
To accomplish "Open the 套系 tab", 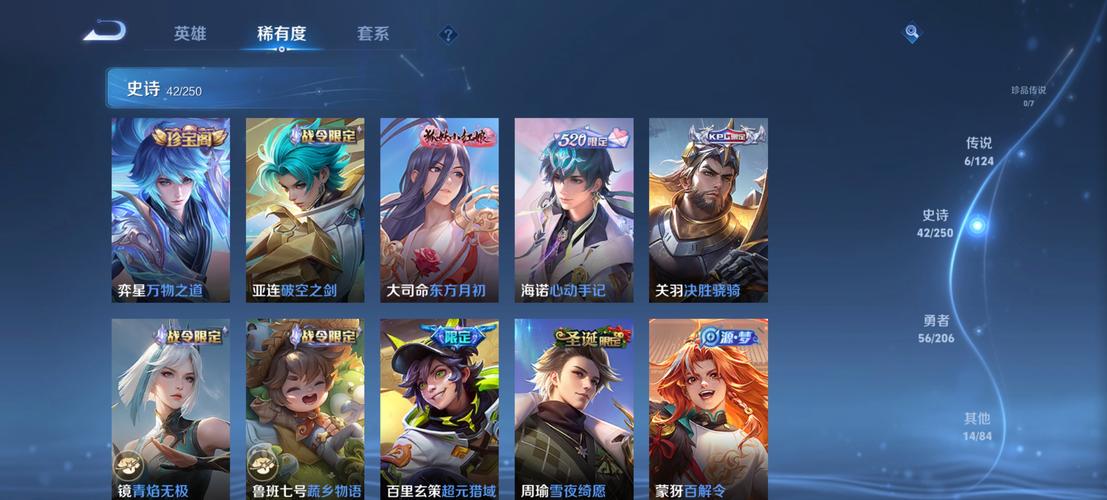I will [373, 33].
